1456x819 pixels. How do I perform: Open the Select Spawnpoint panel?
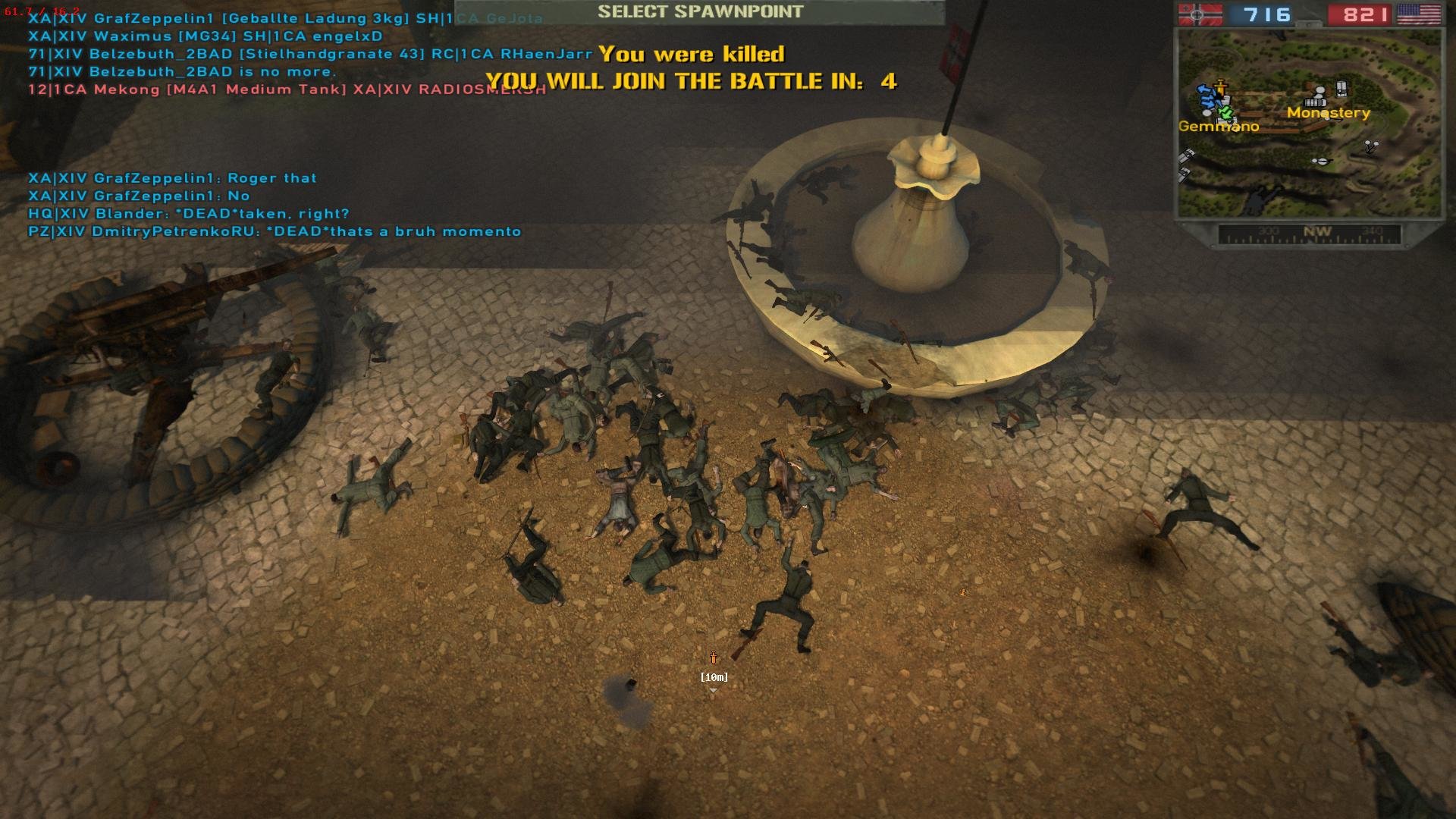tap(699, 12)
